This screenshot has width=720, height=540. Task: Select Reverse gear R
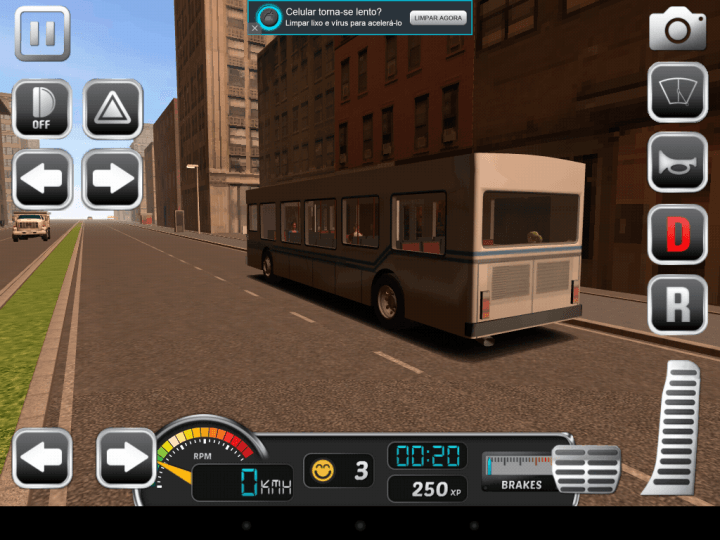[x=677, y=304]
